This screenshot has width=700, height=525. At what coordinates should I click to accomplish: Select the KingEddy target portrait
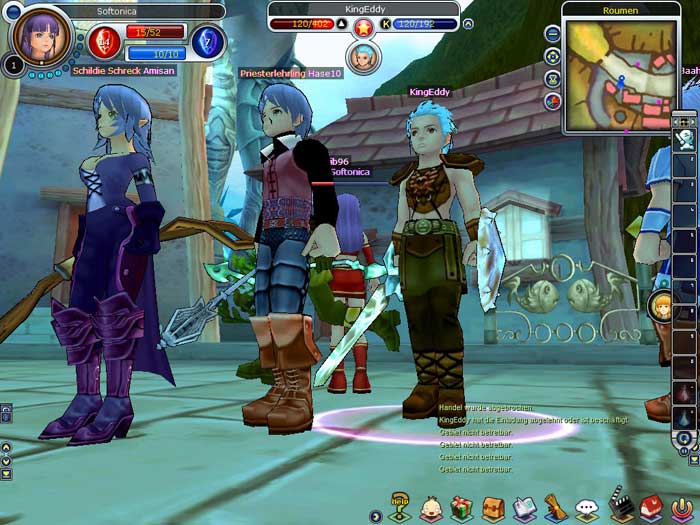pos(364,57)
